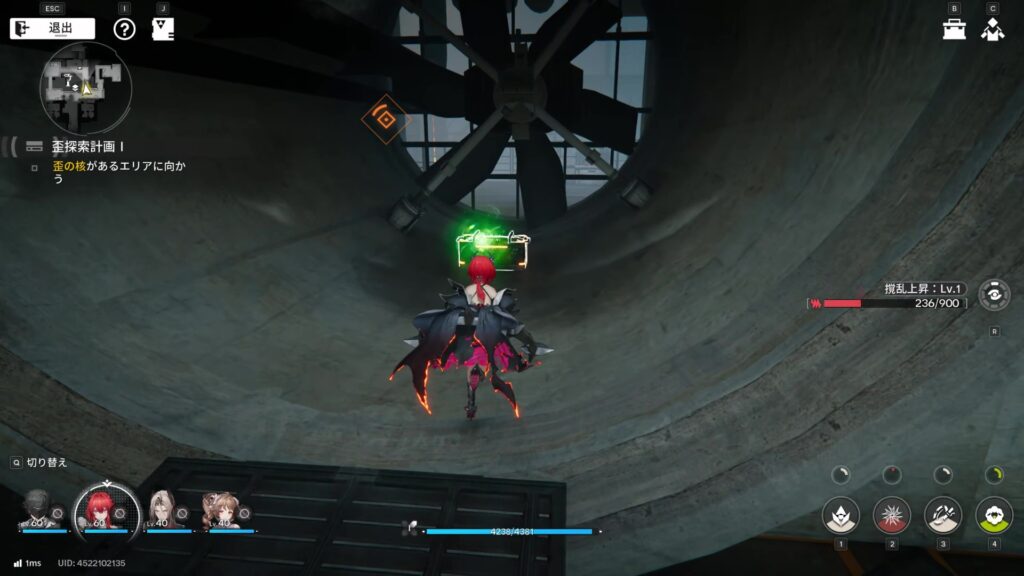Screen dimensions: 1024x576
Task: Click the orange diamond waypoint marker
Action: 385,119
